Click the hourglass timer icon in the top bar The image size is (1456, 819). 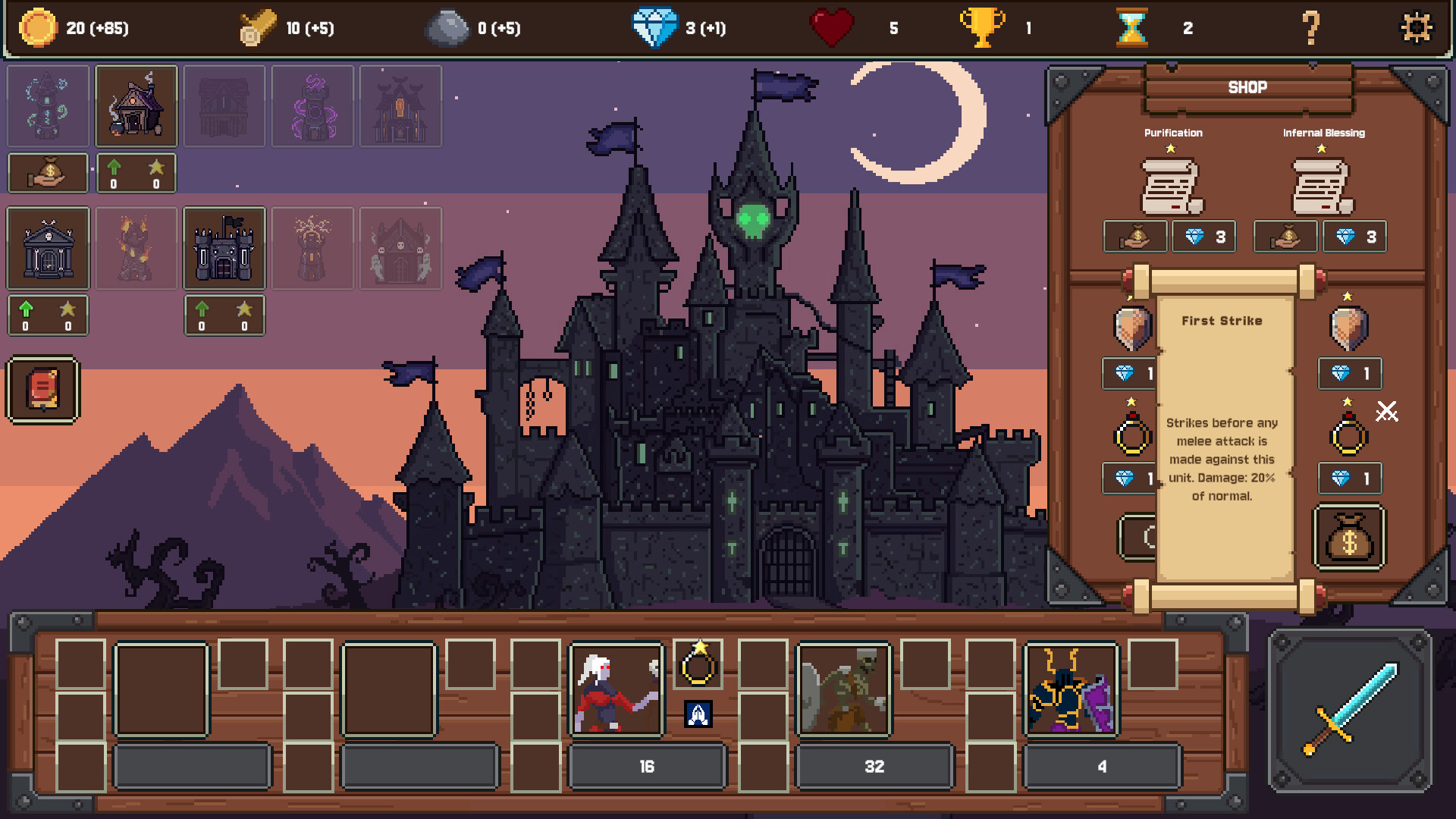click(x=1131, y=28)
